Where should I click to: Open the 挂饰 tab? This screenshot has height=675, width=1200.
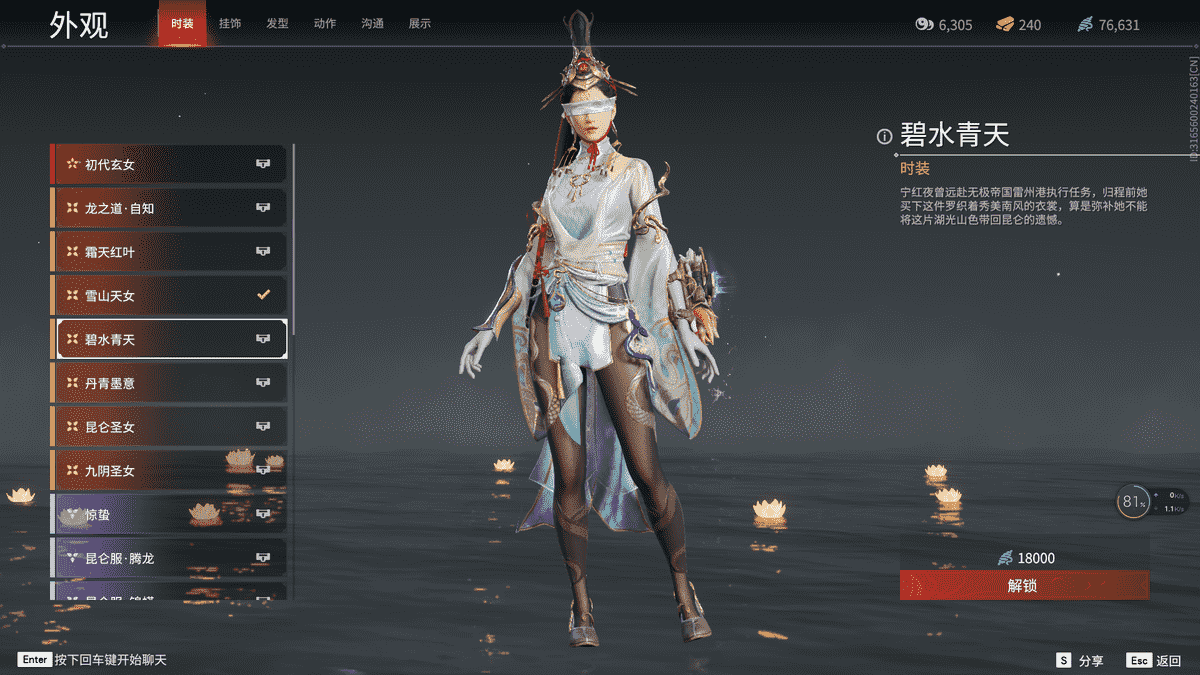[x=229, y=23]
